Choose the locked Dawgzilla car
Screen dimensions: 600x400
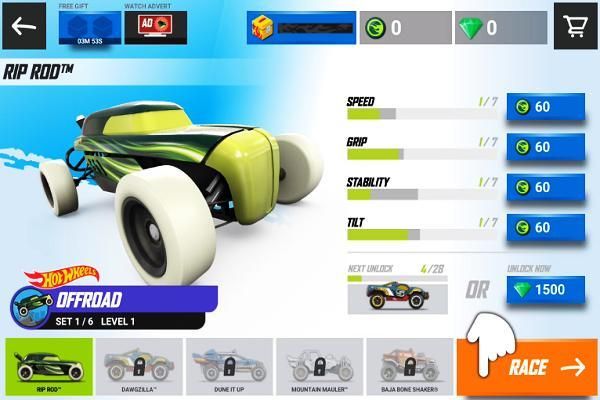pos(139,367)
